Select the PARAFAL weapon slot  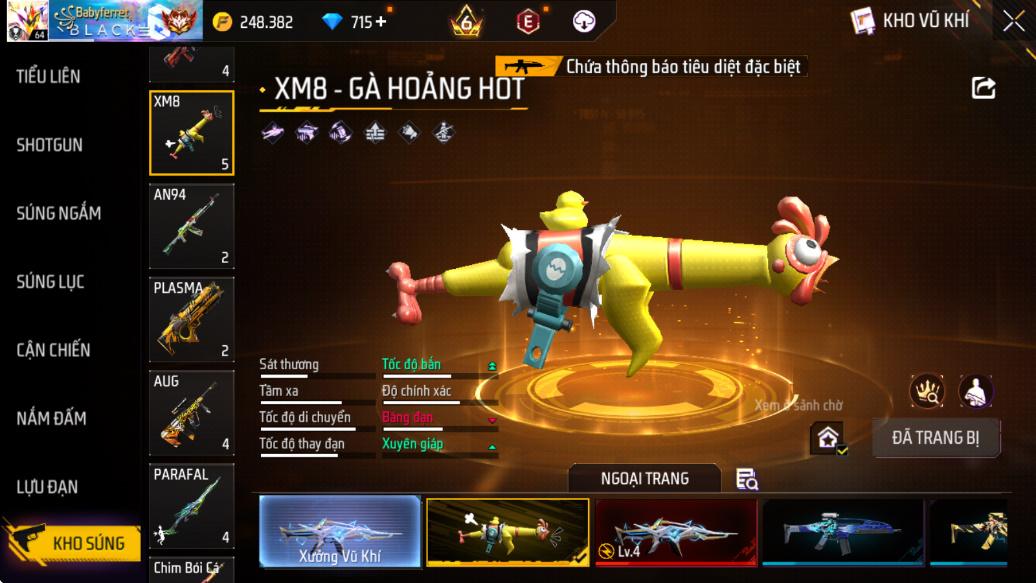(192, 505)
